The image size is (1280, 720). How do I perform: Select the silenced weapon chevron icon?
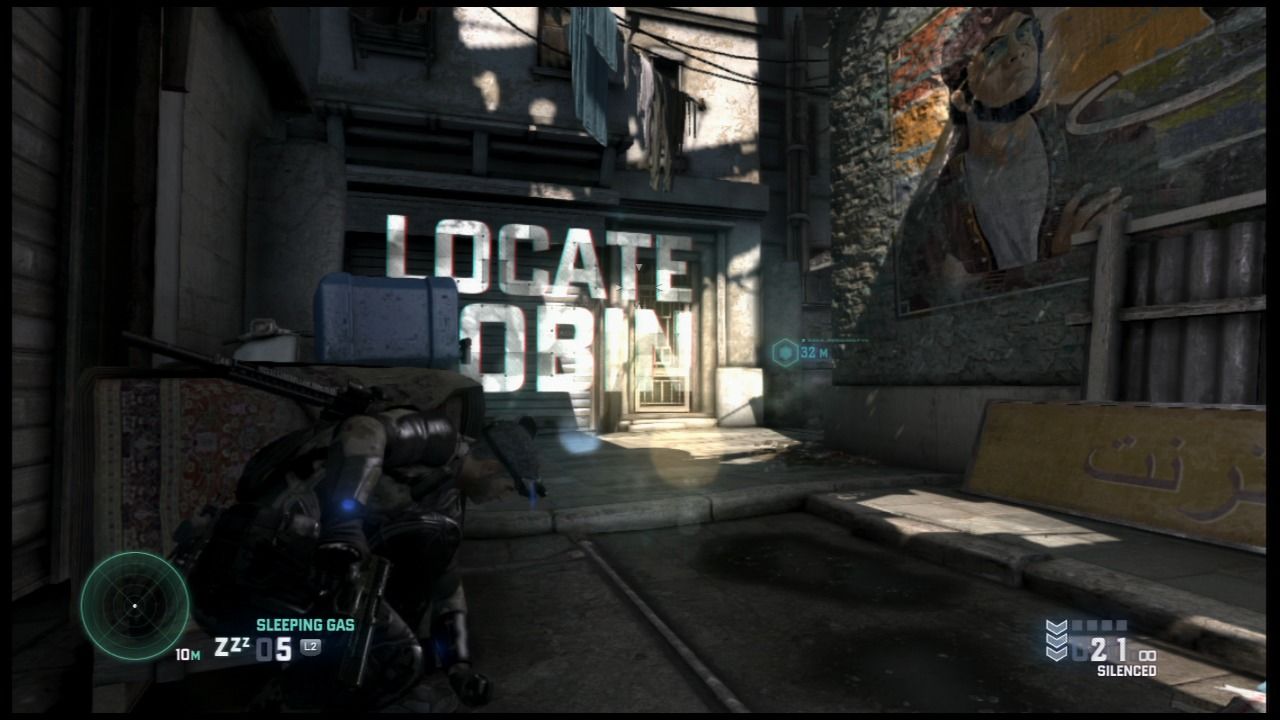[1057, 640]
